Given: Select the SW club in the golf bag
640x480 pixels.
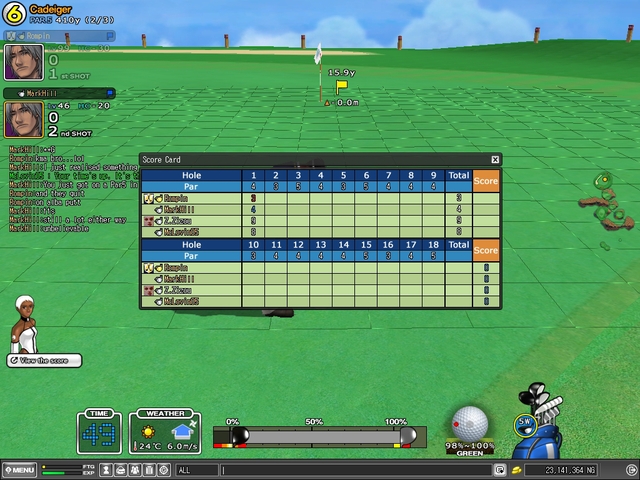Looking at the screenshot, I should 524,422.
